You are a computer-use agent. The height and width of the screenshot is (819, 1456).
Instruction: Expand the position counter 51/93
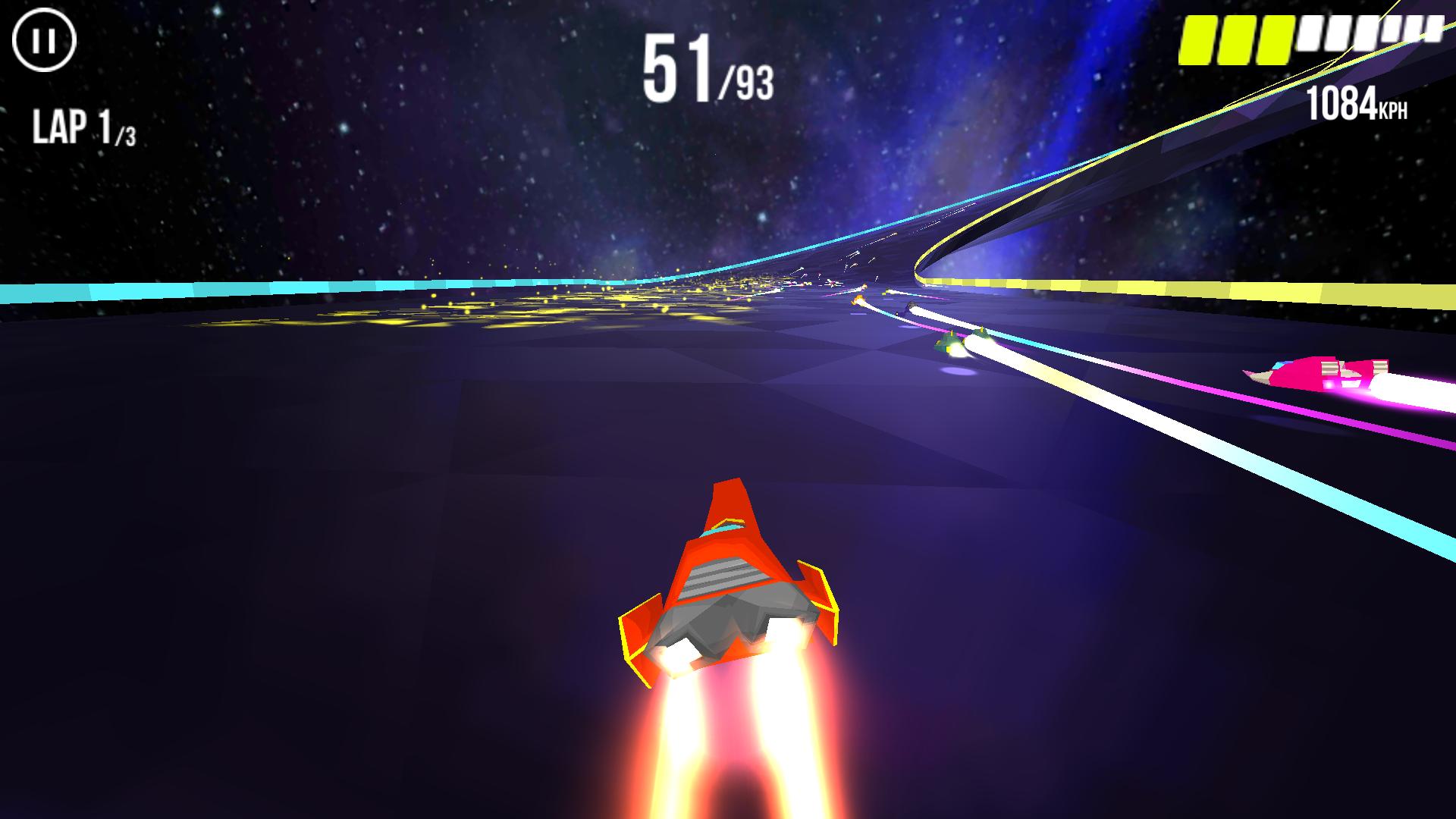click(705, 72)
